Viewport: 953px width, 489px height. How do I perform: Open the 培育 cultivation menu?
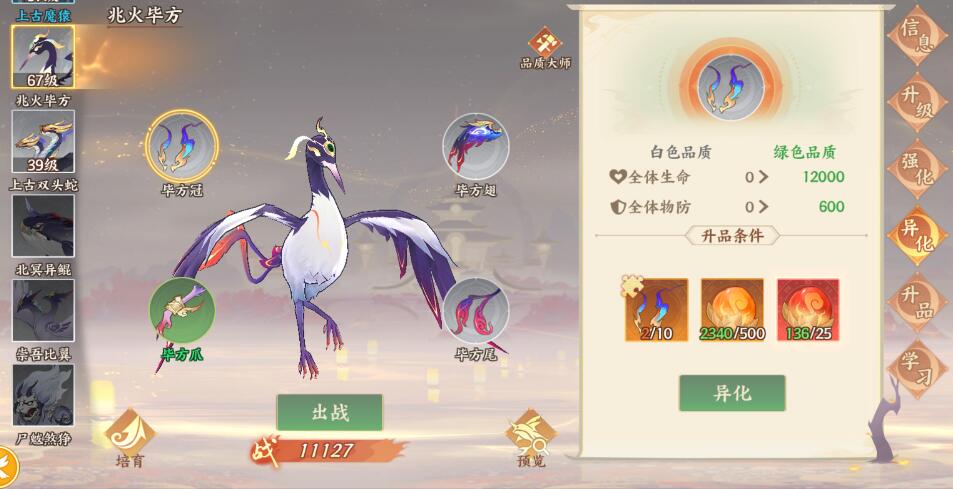click(x=129, y=436)
